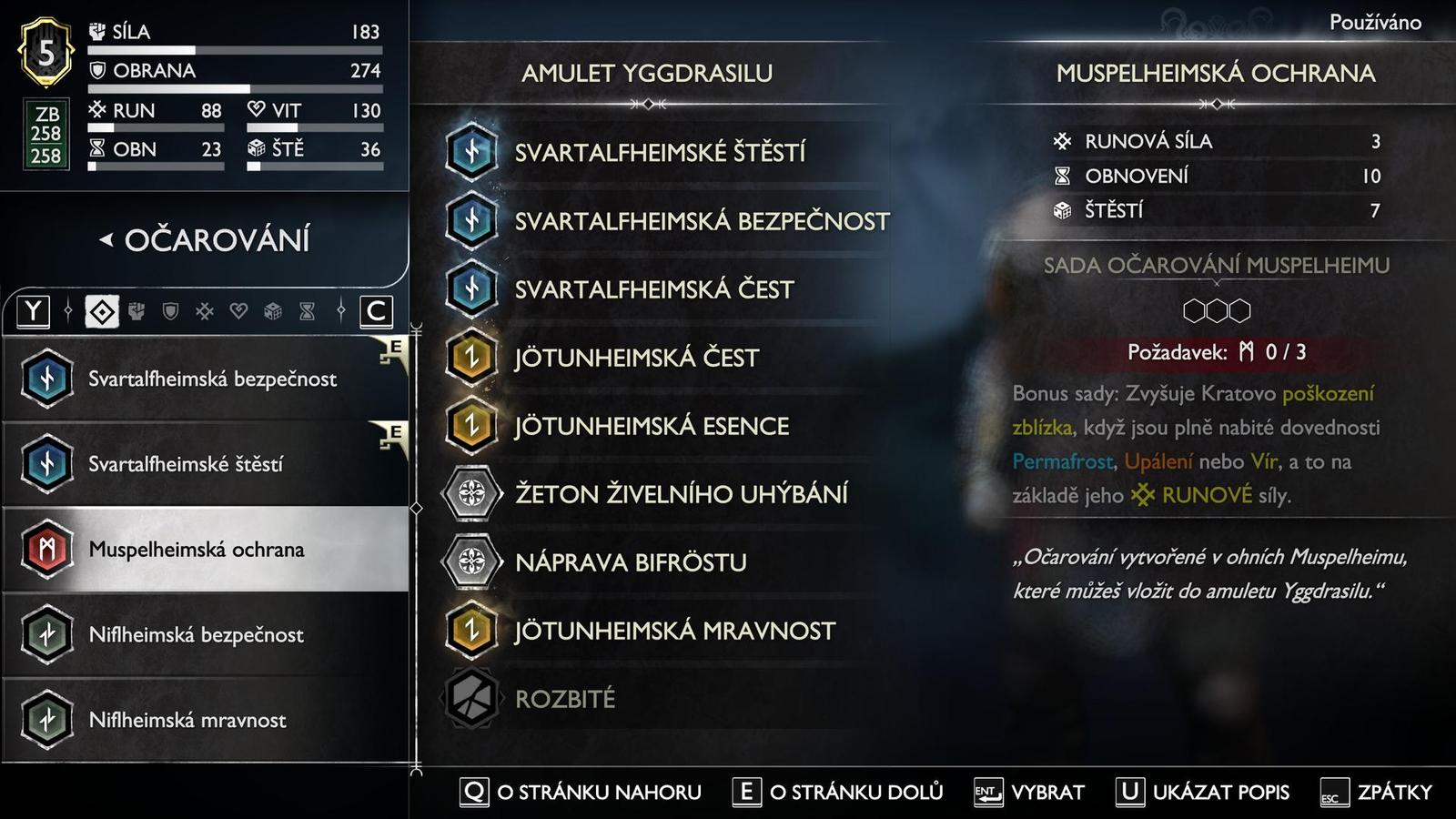
Task: Switch to the C filter tab
Action: (376, 312)
